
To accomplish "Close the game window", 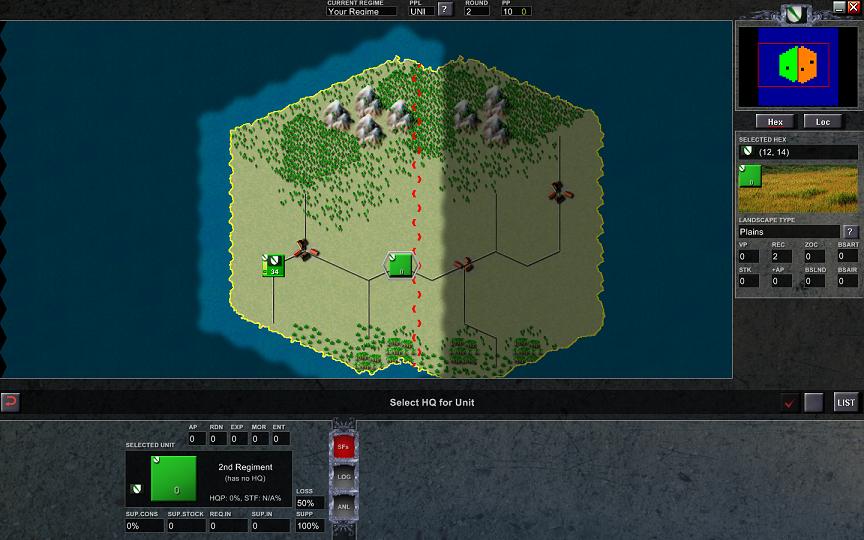I will (x=853, y=7).
